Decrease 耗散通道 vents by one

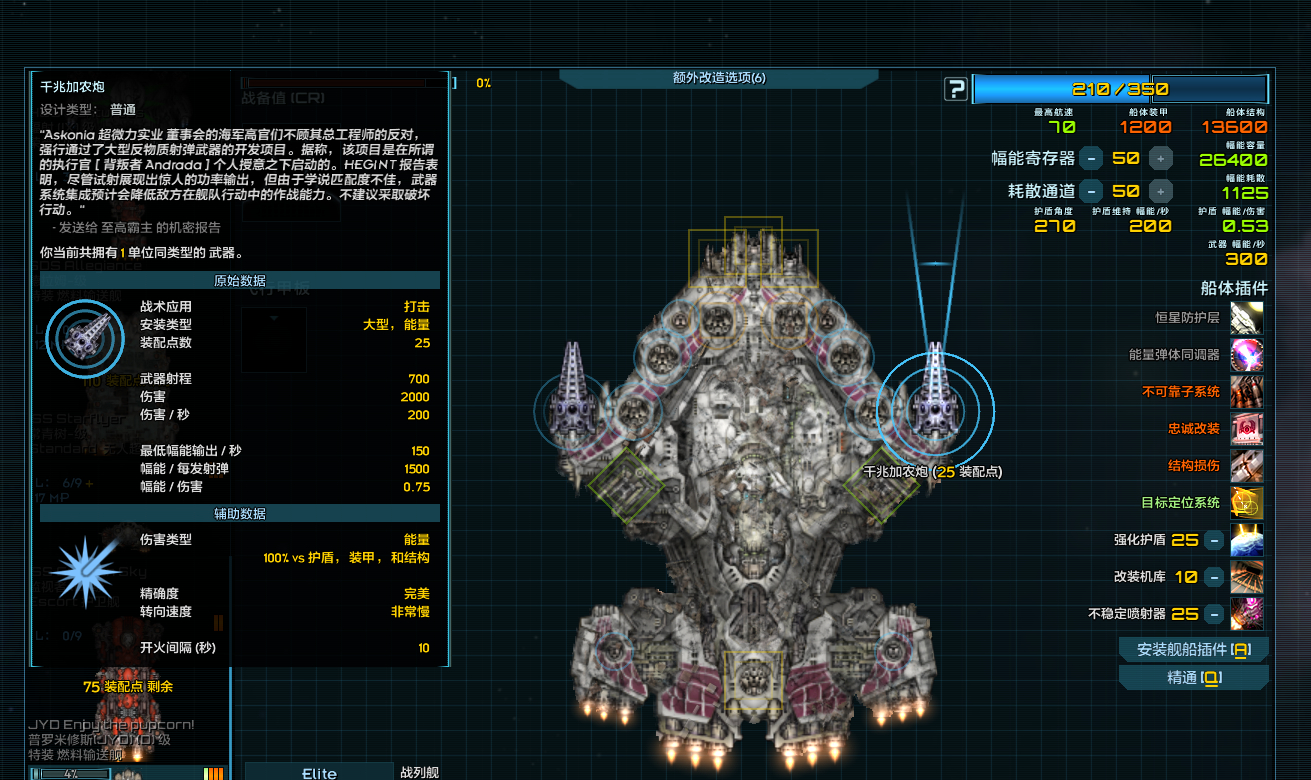1091,191
